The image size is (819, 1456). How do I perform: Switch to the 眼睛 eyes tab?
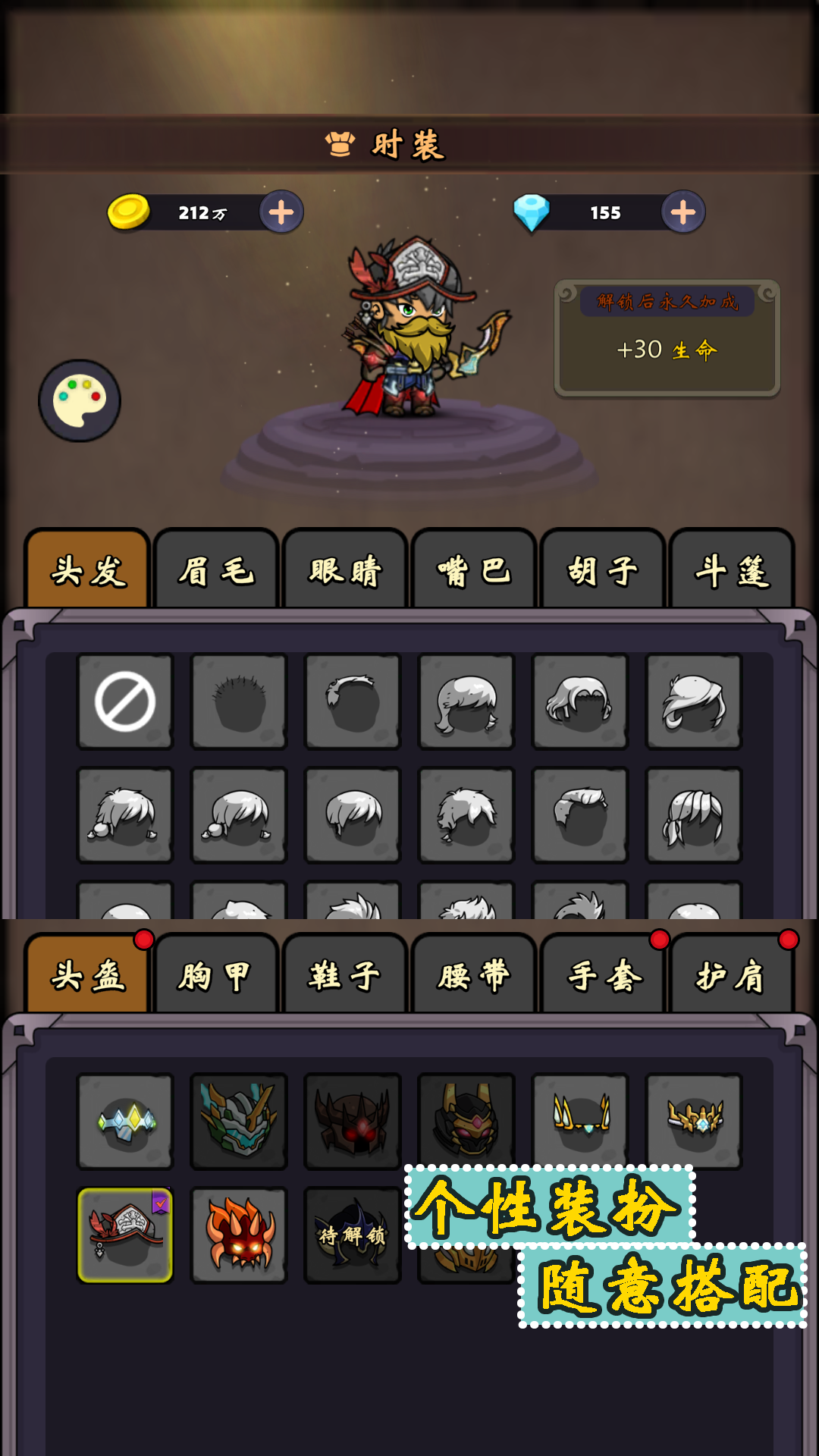point(345,570)
